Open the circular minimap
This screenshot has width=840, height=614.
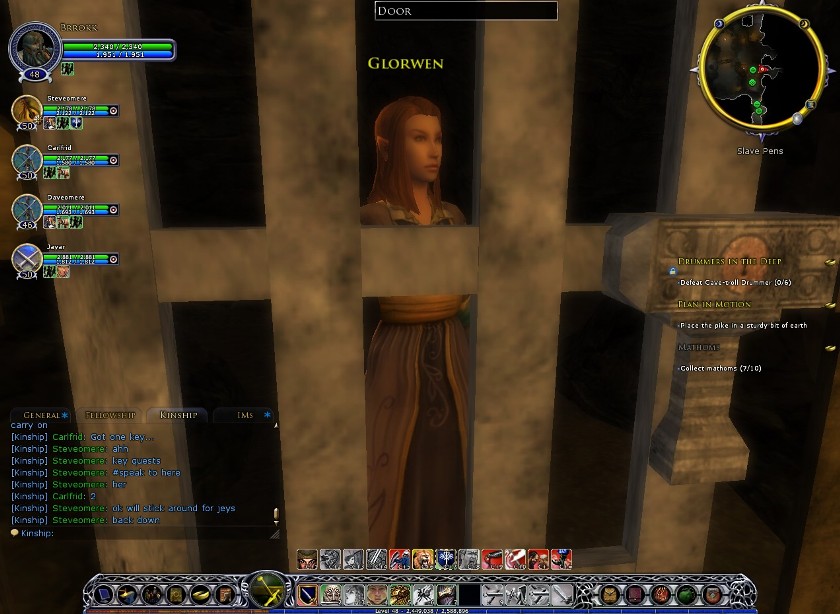click(750, 77)
